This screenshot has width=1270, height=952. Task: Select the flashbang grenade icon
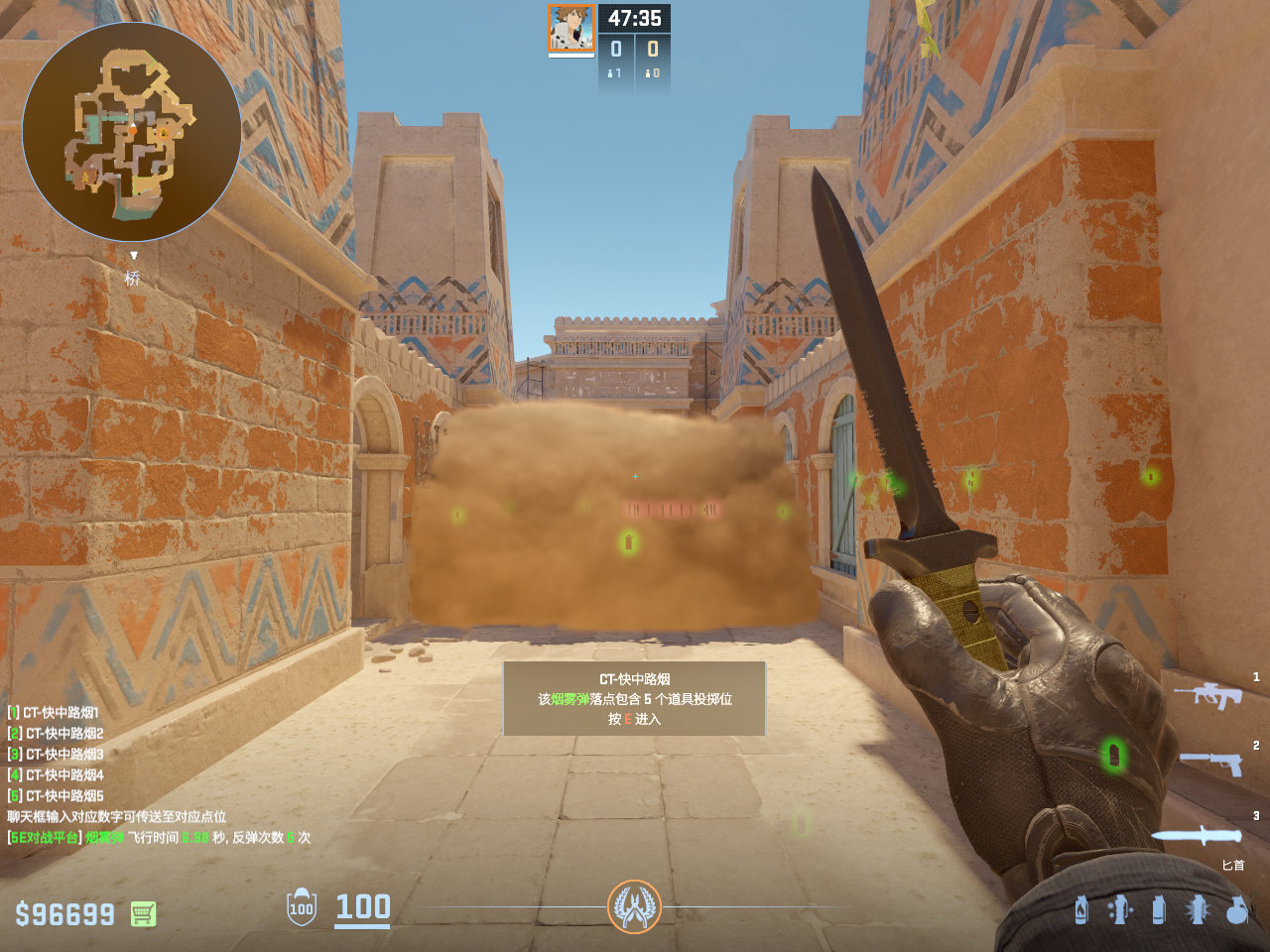[1198, 909]
